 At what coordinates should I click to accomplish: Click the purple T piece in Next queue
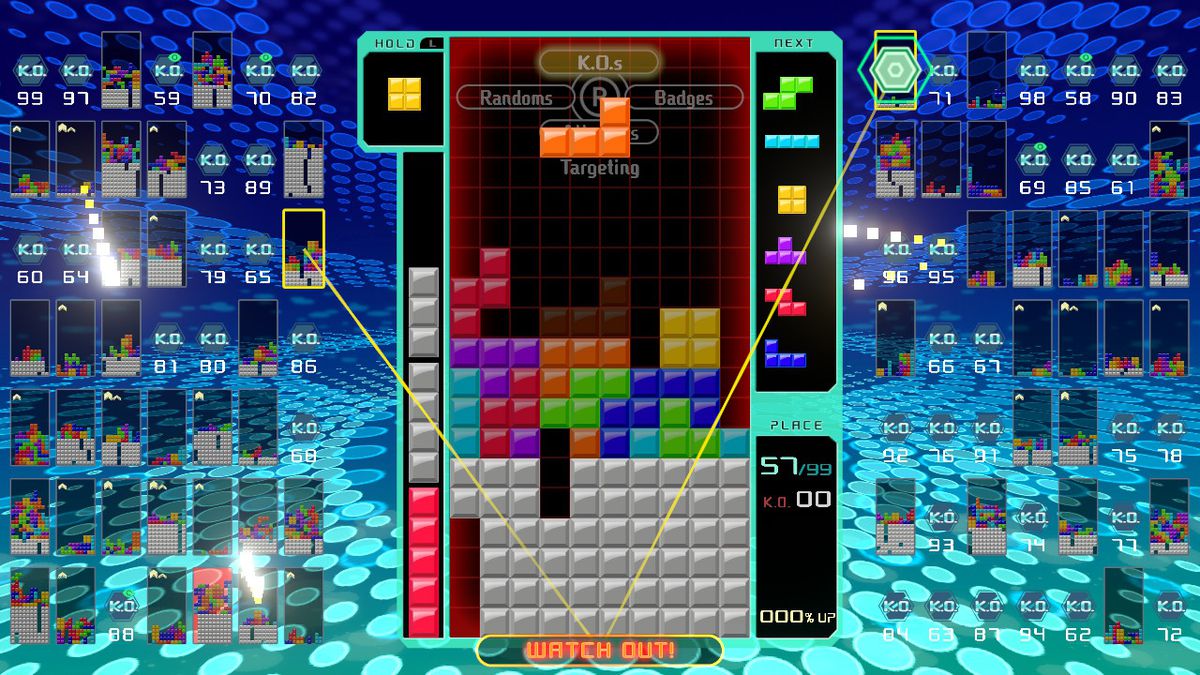tap(785, 250)
